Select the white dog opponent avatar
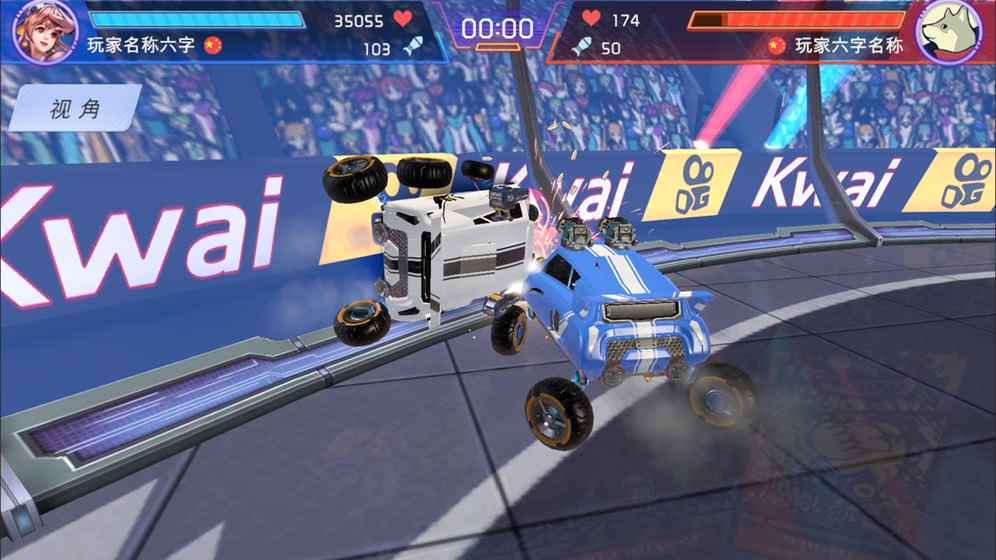Viewport: 996px width, 560px height. [x=949, y=29]
